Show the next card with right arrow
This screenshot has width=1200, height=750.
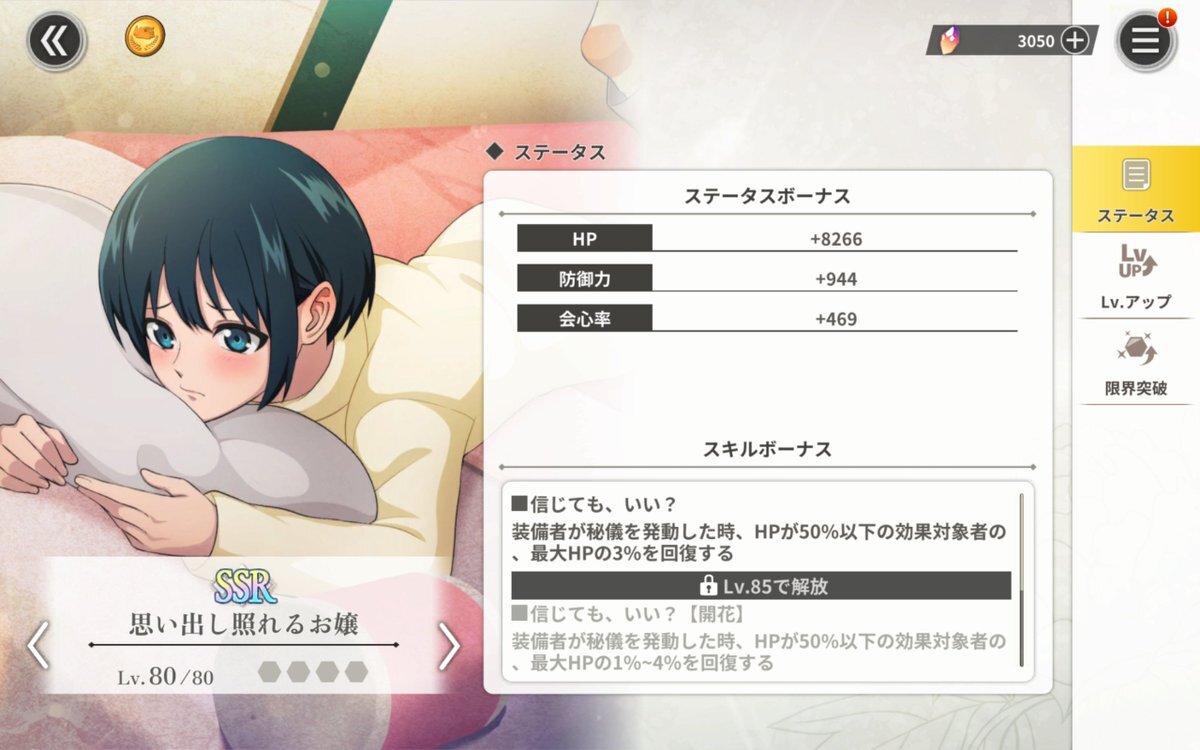(x=449, y=647)
